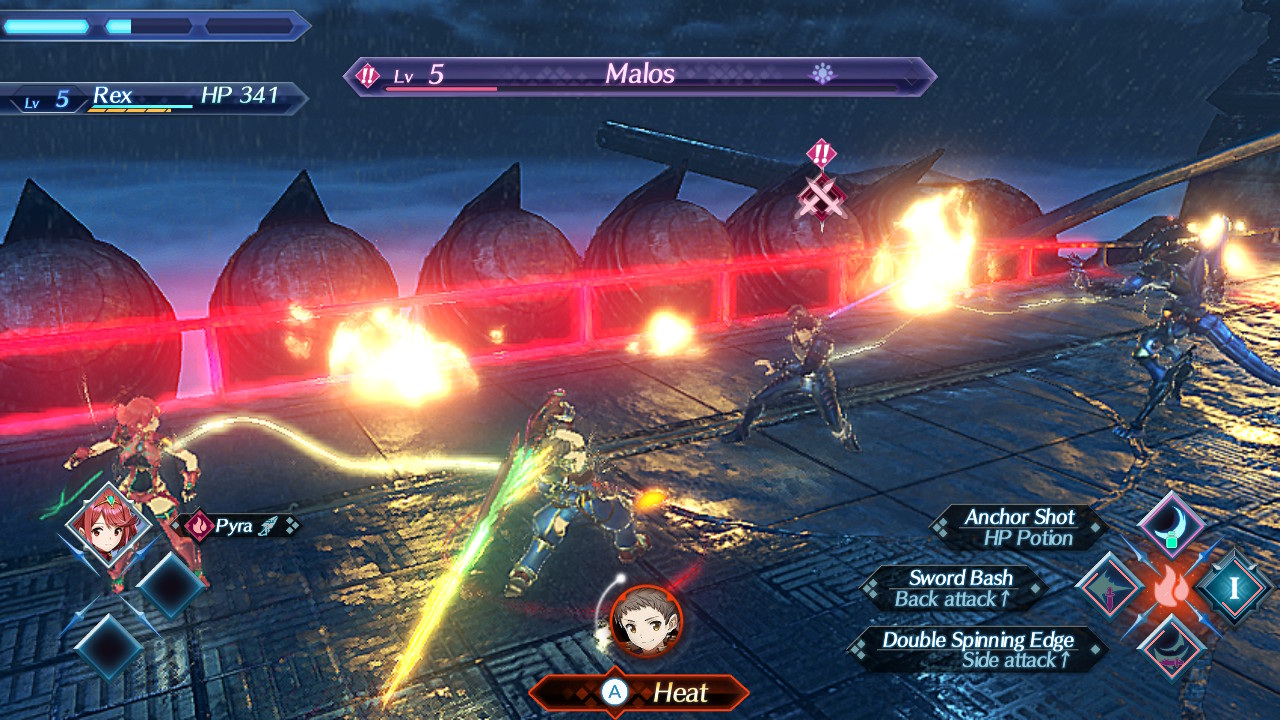Activate the Sword Bash art icon

pos(1109,586)
